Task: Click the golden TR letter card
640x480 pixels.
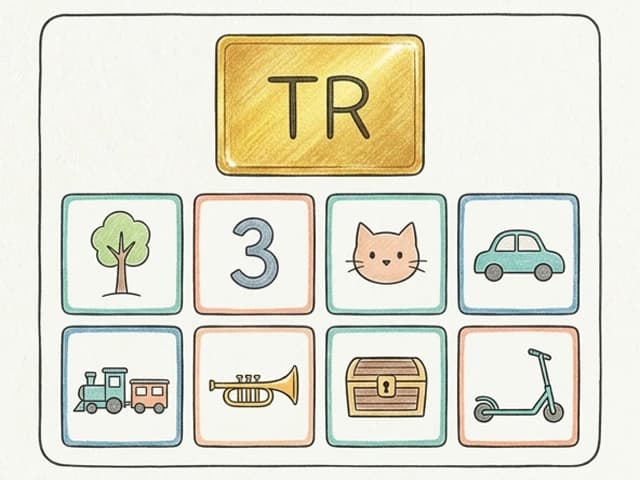Action: (320, 105)
